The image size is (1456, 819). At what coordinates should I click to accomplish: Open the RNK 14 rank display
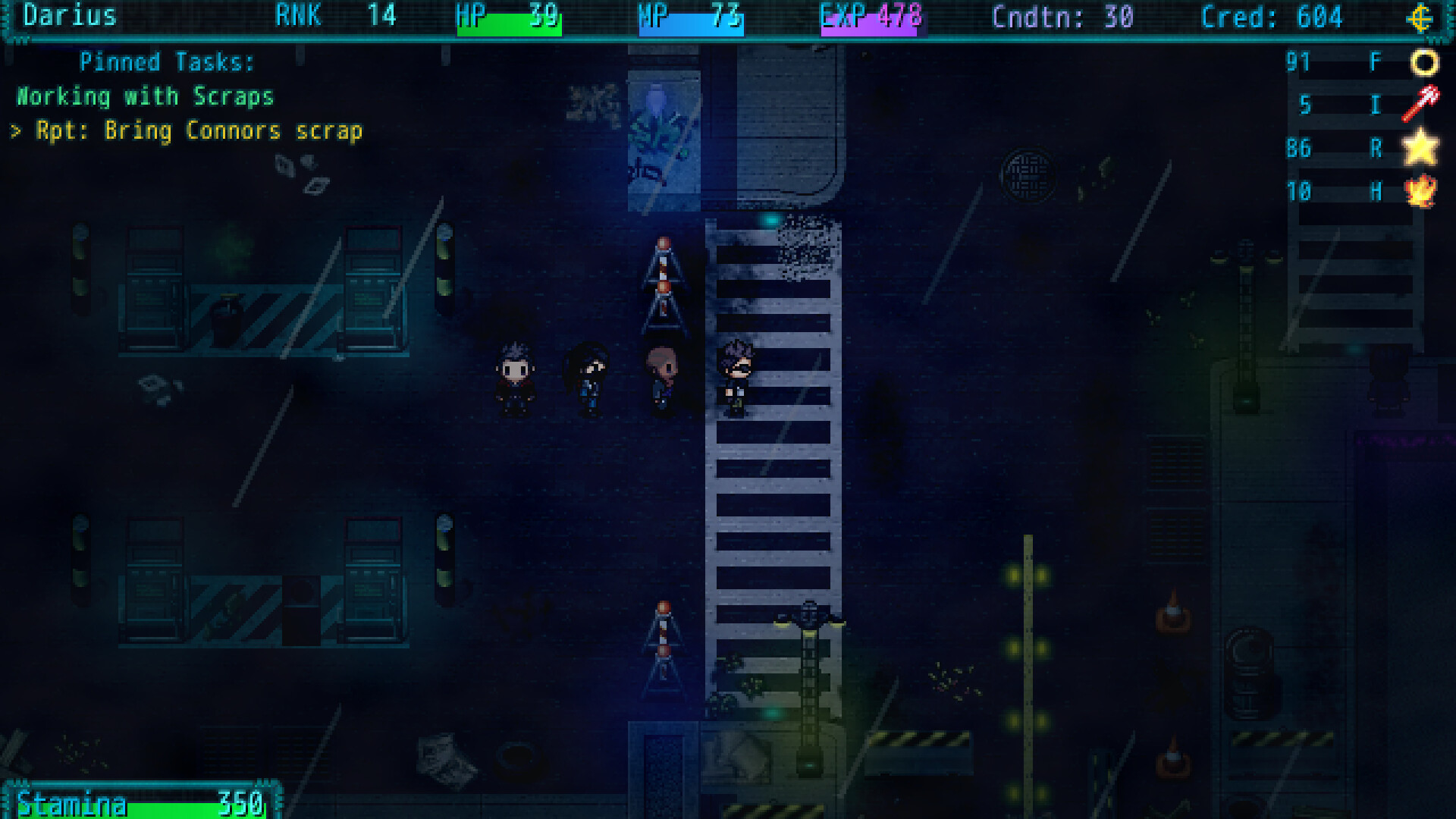334,17
